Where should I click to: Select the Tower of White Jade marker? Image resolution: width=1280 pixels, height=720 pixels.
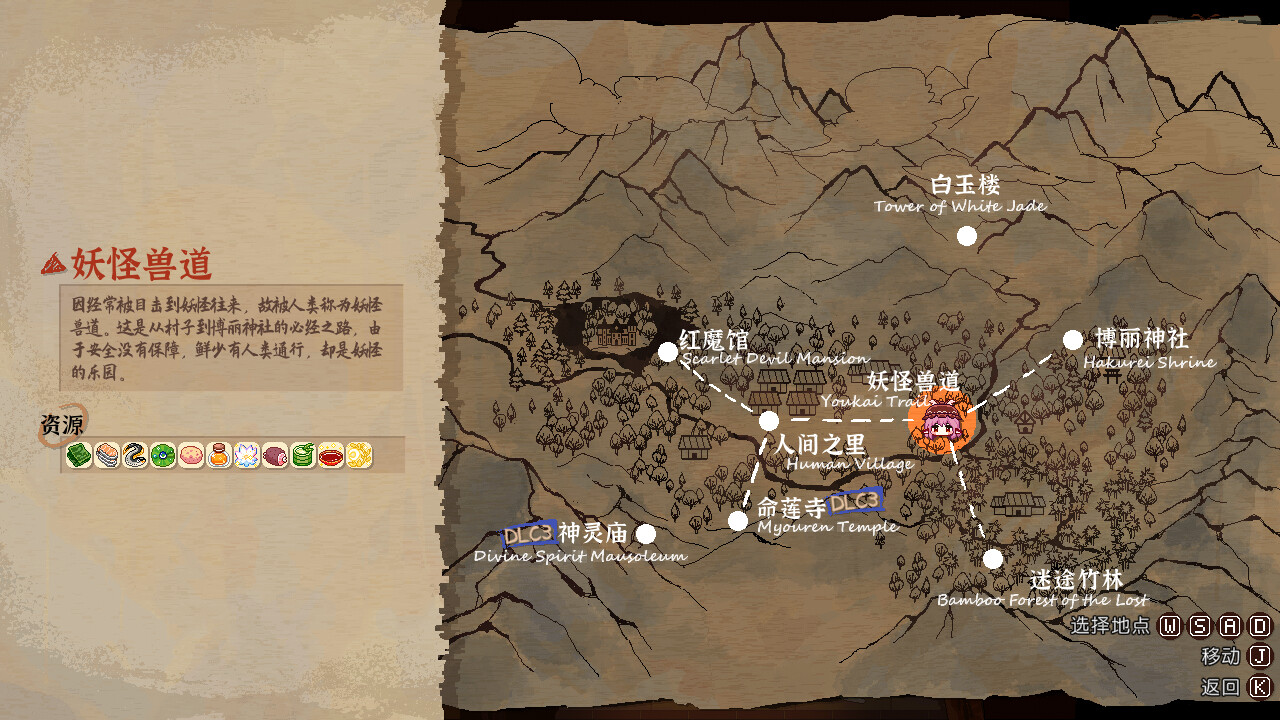(x=966, y=234)
